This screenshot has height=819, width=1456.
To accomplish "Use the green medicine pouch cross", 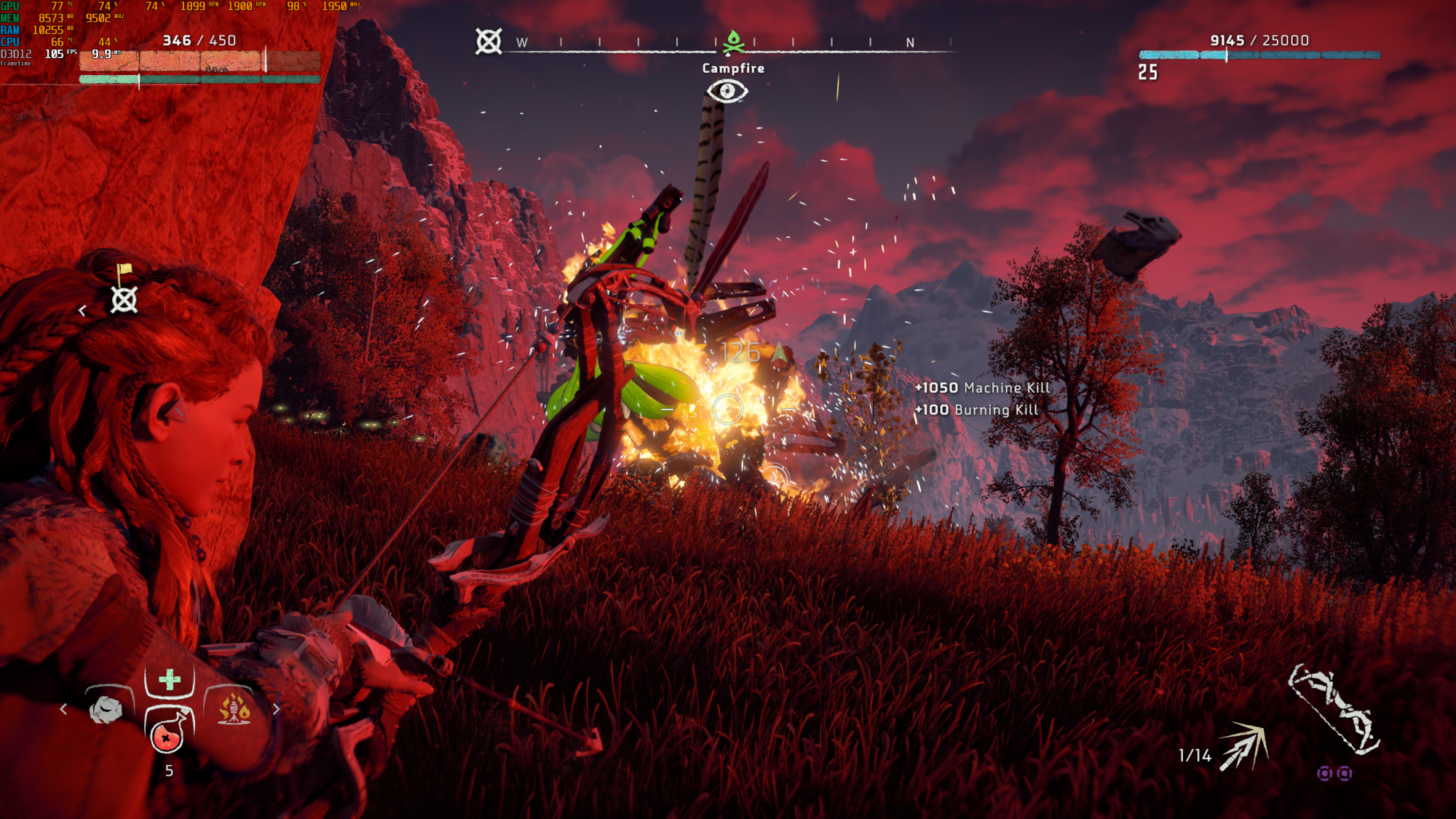I will click(170, 680).
